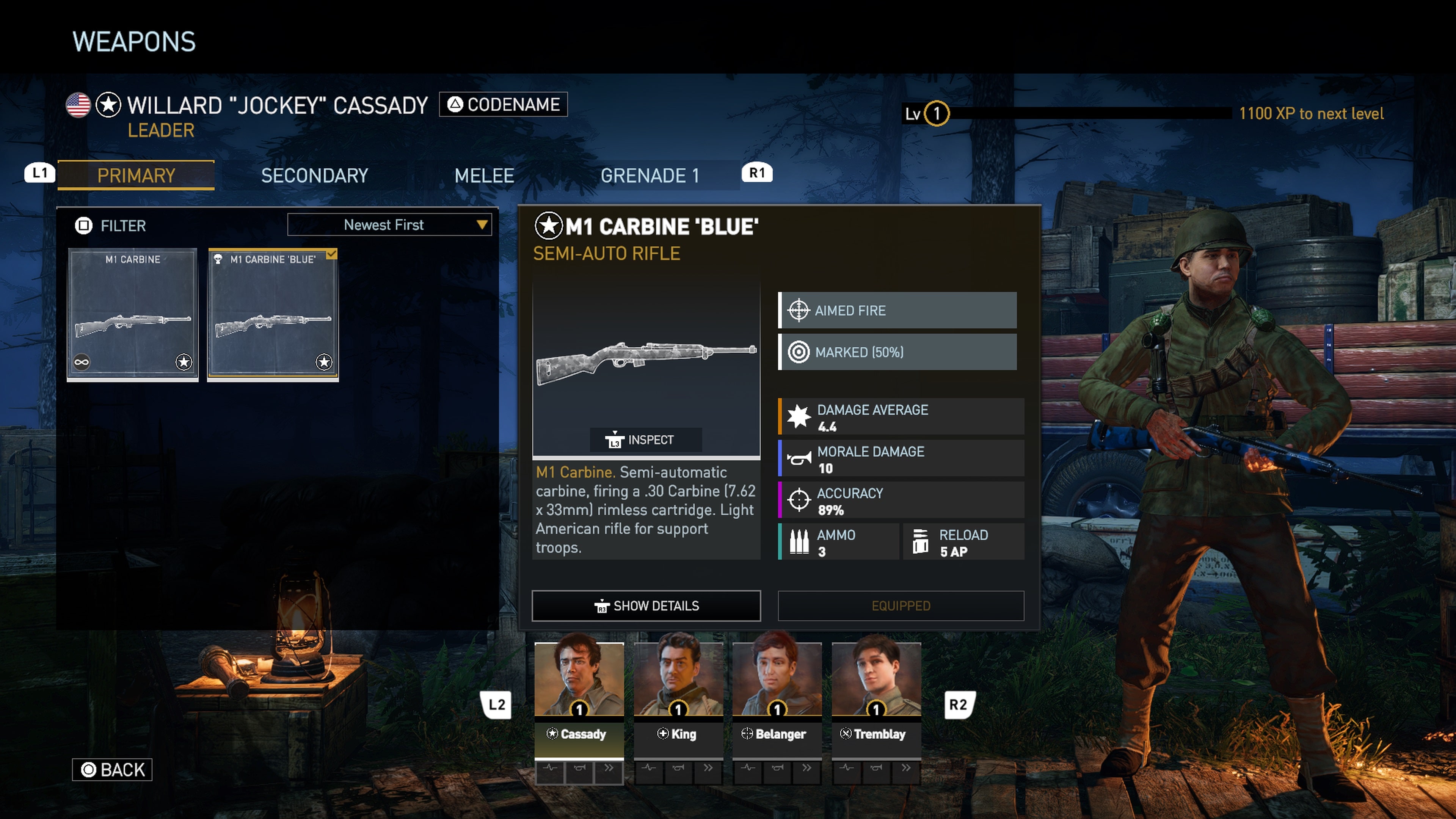This screenshot has width=1456, height=819.
Task: Click the Reload magazine icon
Action: coord(921,541)
